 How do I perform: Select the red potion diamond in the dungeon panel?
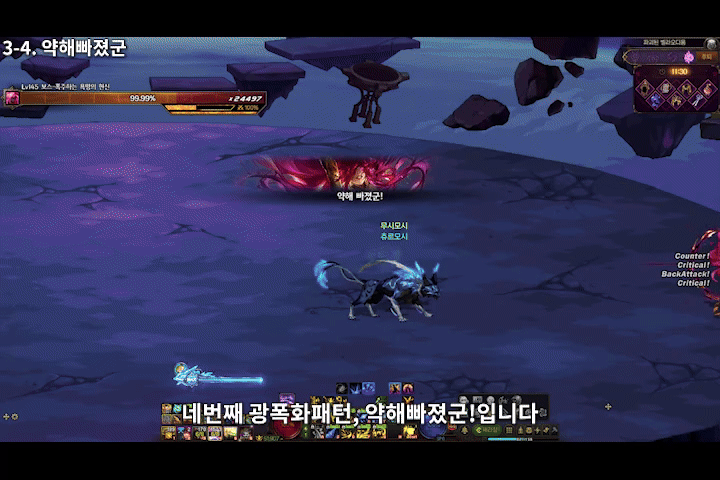click(x=707, y=89)
